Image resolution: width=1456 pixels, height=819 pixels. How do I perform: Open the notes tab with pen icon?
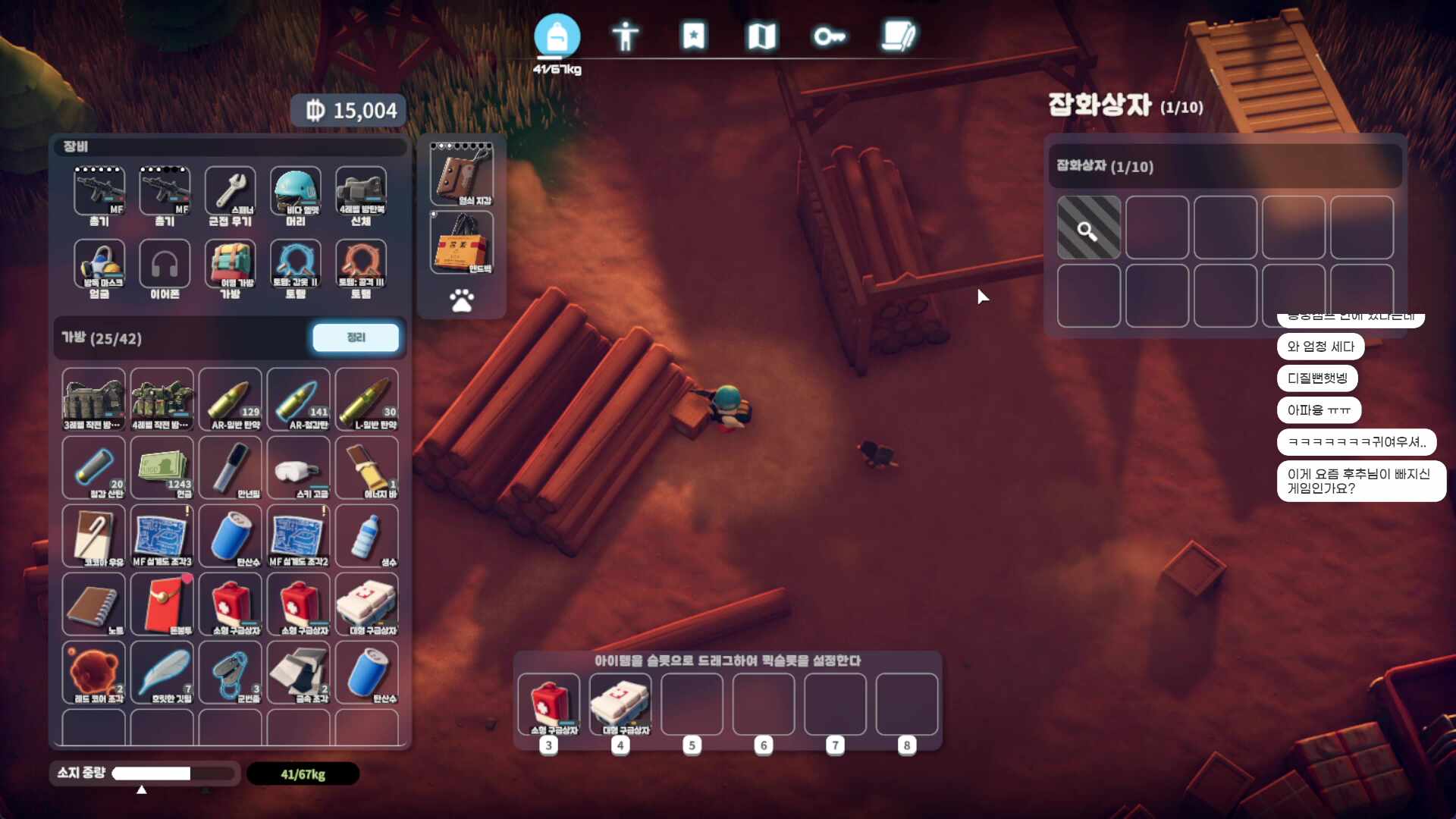tap(899, 36)
